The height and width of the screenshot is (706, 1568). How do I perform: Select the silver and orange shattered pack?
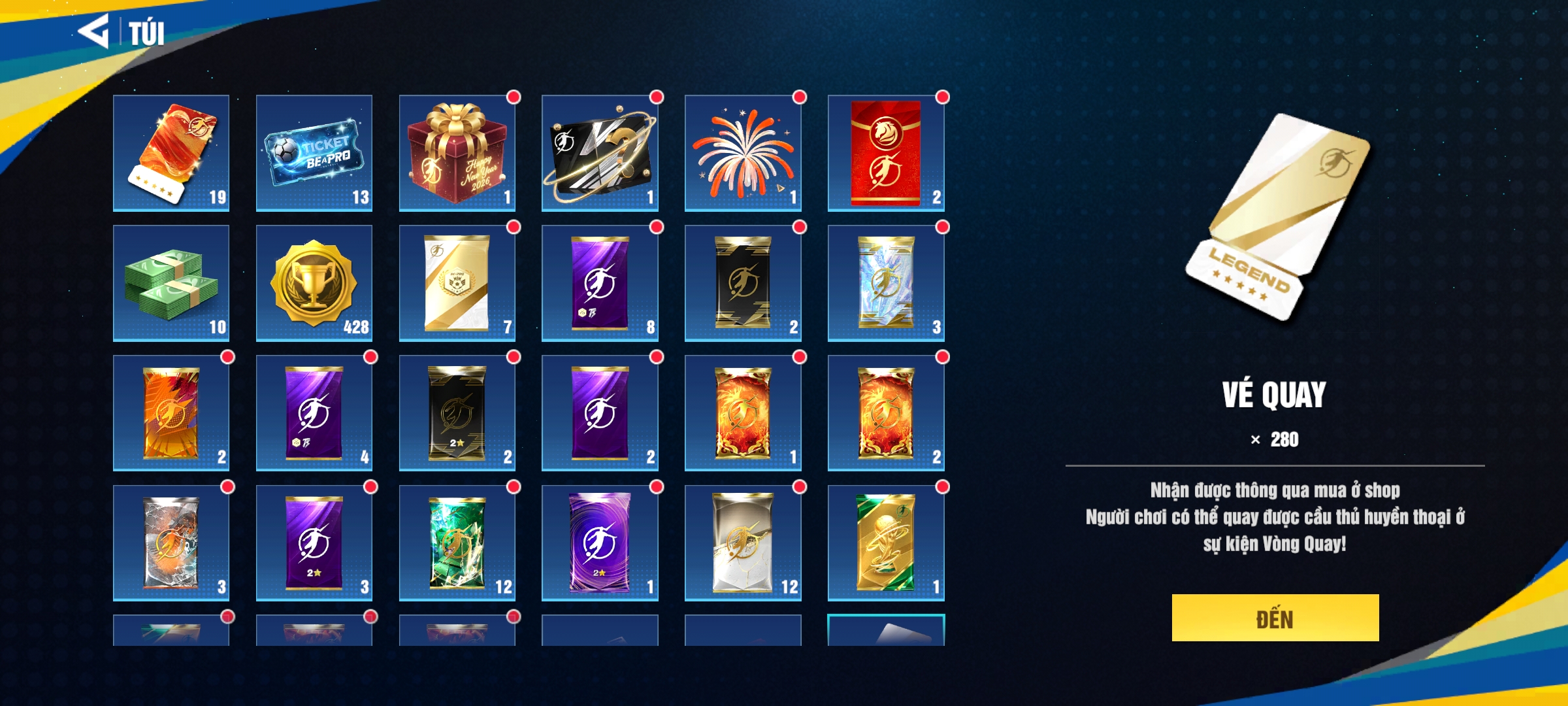(x=171, y=543)
